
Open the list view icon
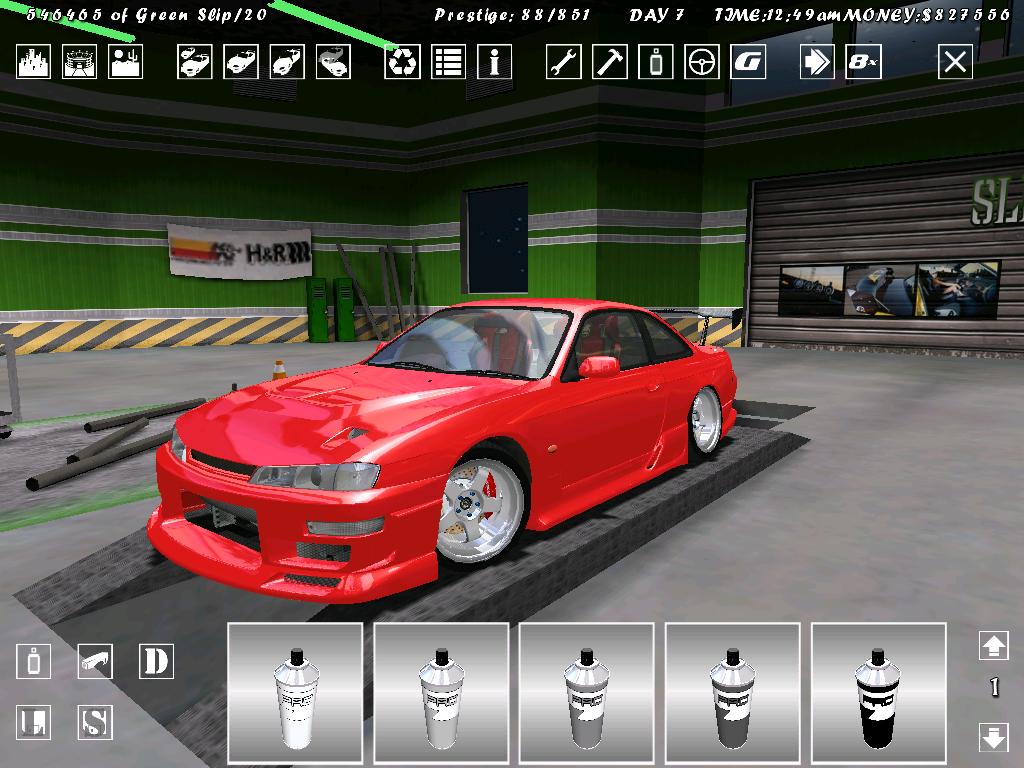[x=448, y=62]
